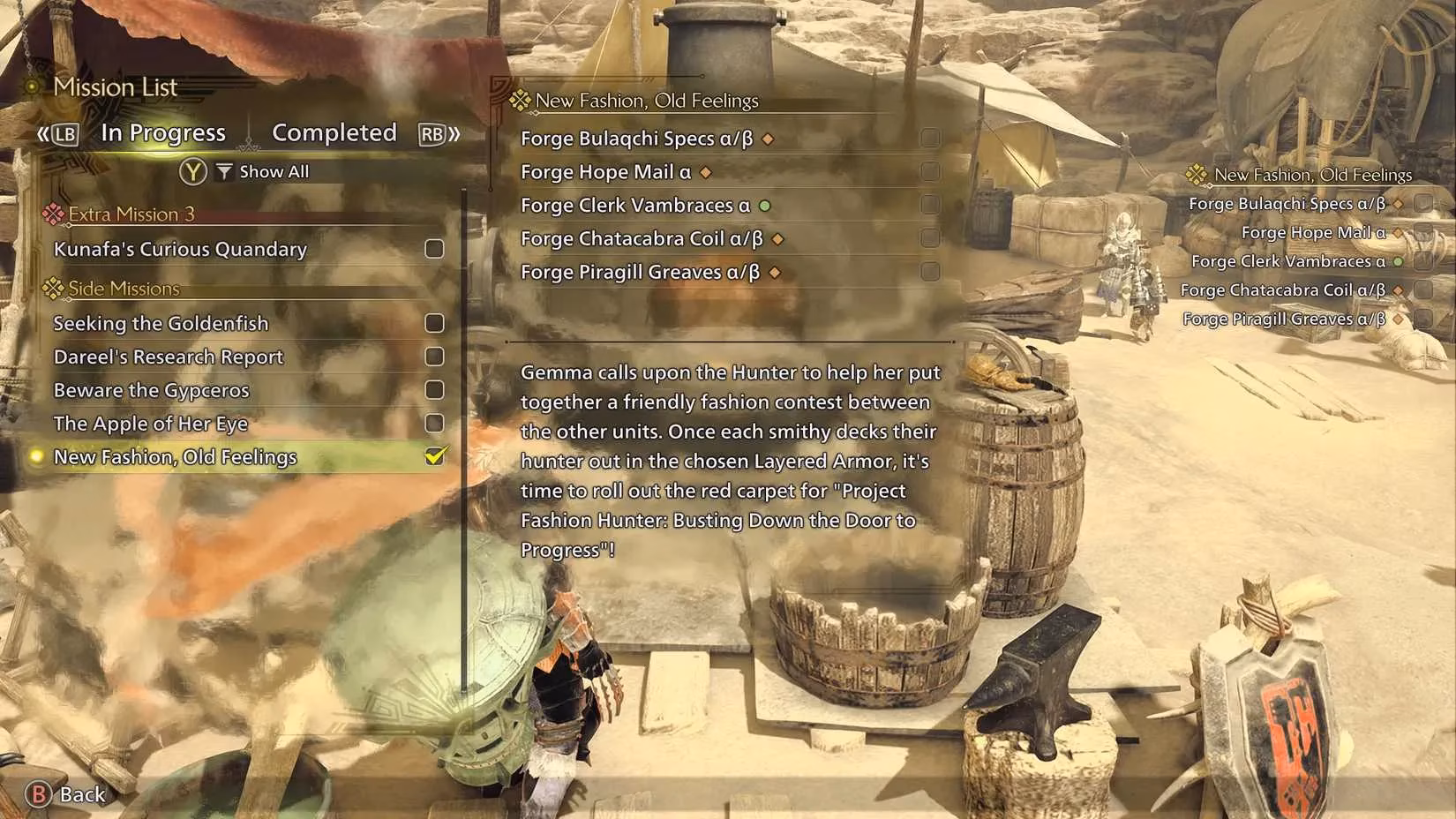The image size is (1456, 819).
Task: Toggle the Seeking the Goldenfish checkbox
Action: tap(434, 323)
